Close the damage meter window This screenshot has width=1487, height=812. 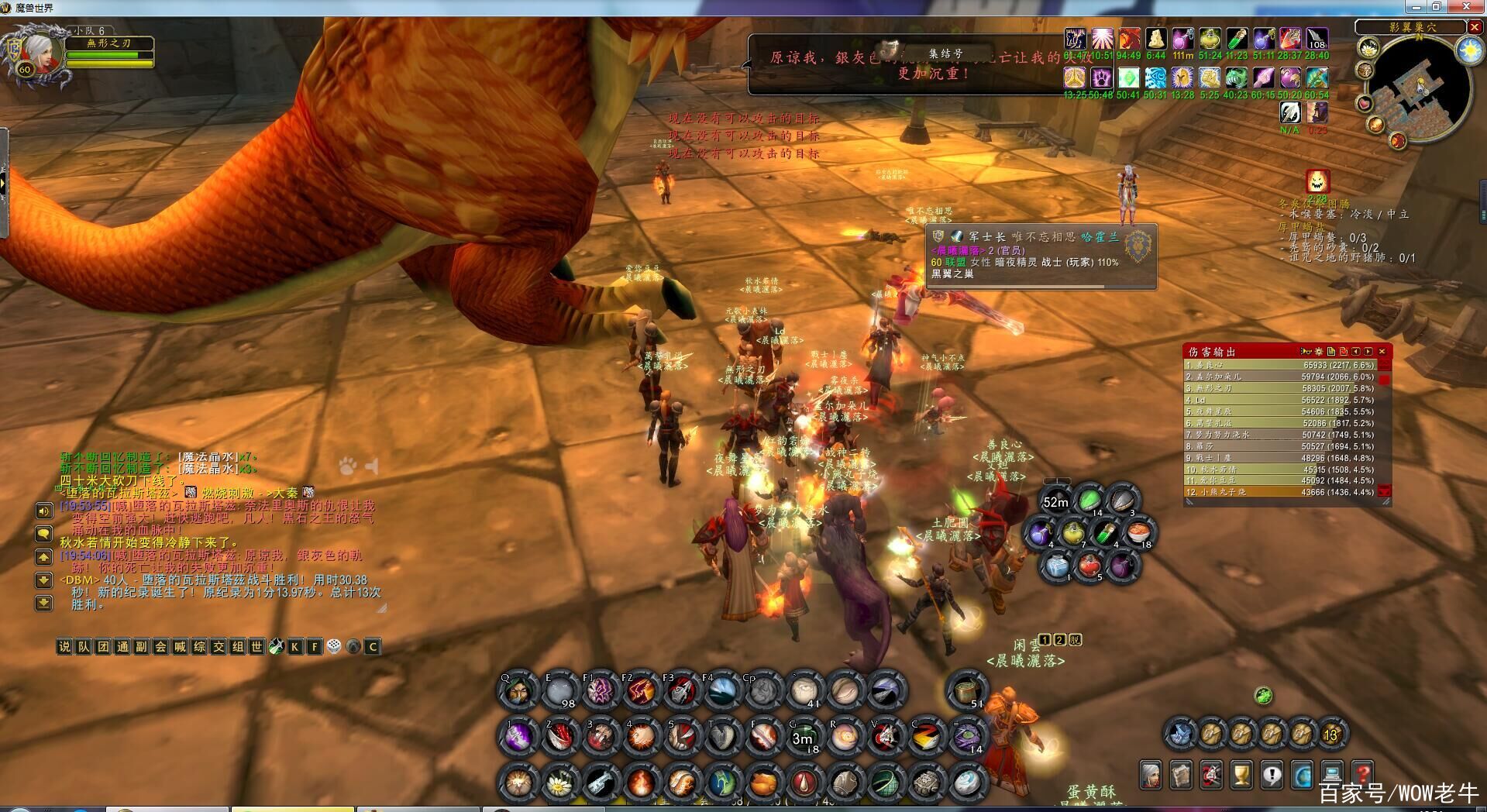click(x=1382, y=352)
